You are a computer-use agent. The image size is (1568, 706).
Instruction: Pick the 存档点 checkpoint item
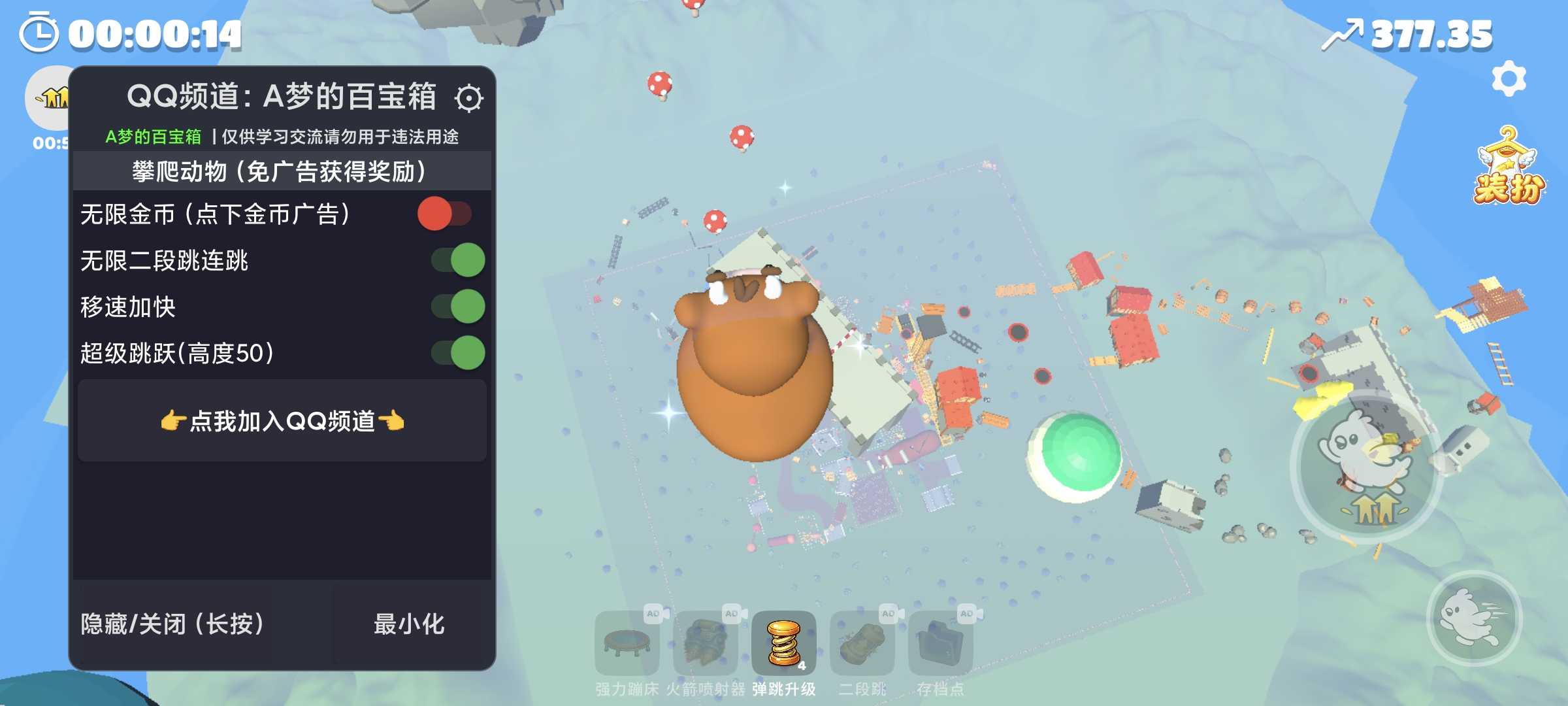point(941,643)
